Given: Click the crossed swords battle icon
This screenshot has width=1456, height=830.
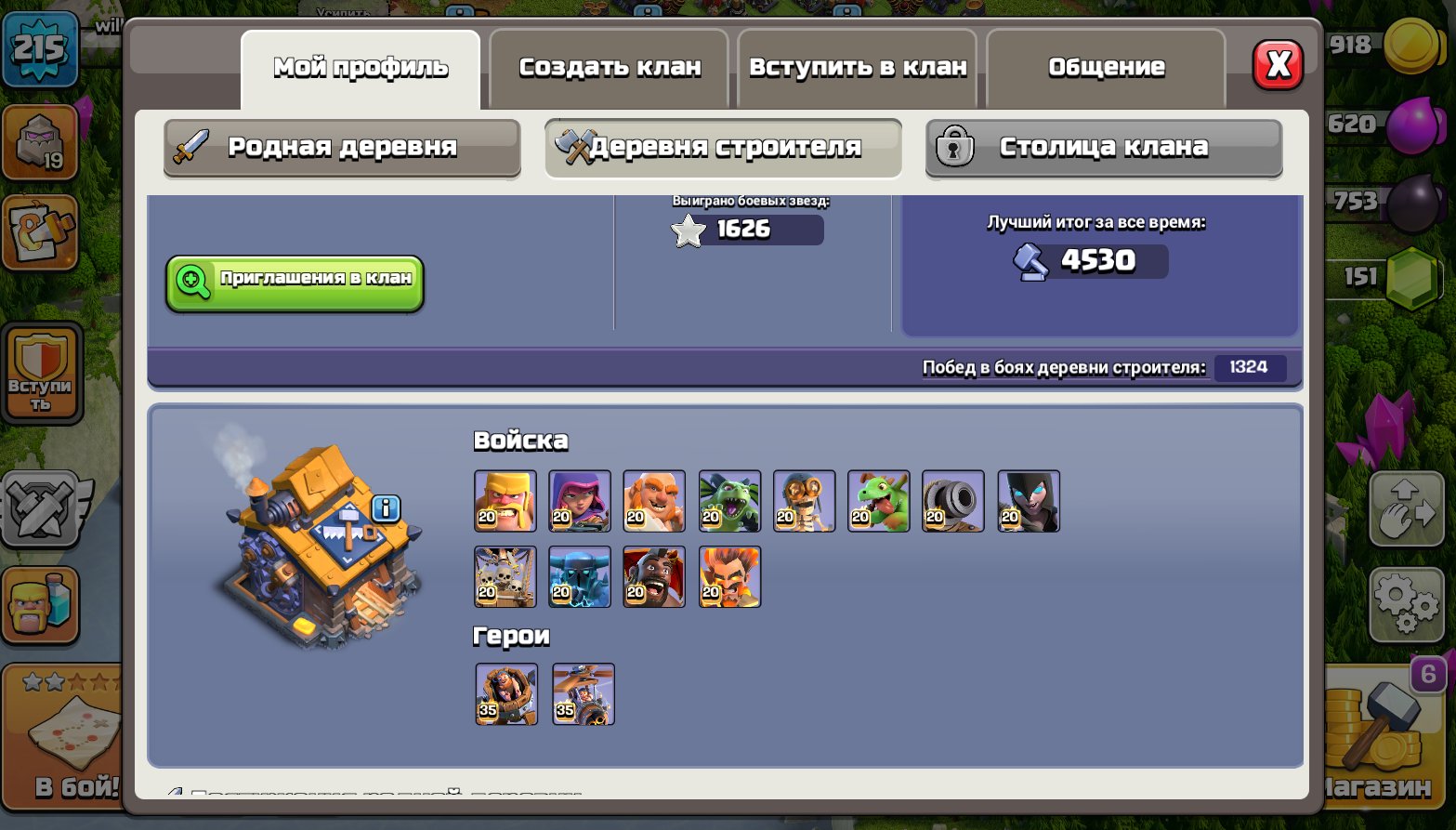Looking at the screenshot, I should pos(41,509).
